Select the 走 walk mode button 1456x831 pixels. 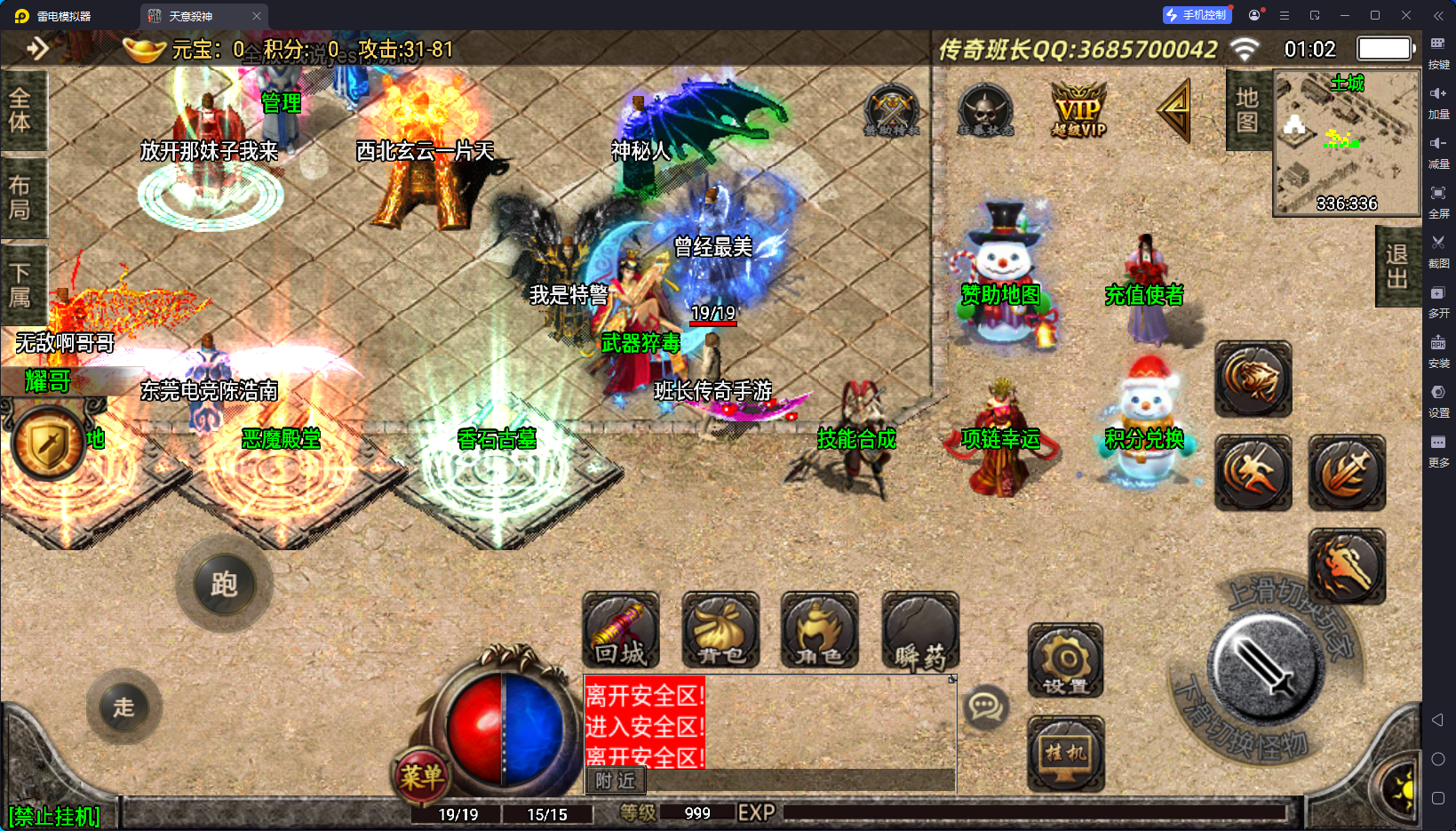coord(123,707)
